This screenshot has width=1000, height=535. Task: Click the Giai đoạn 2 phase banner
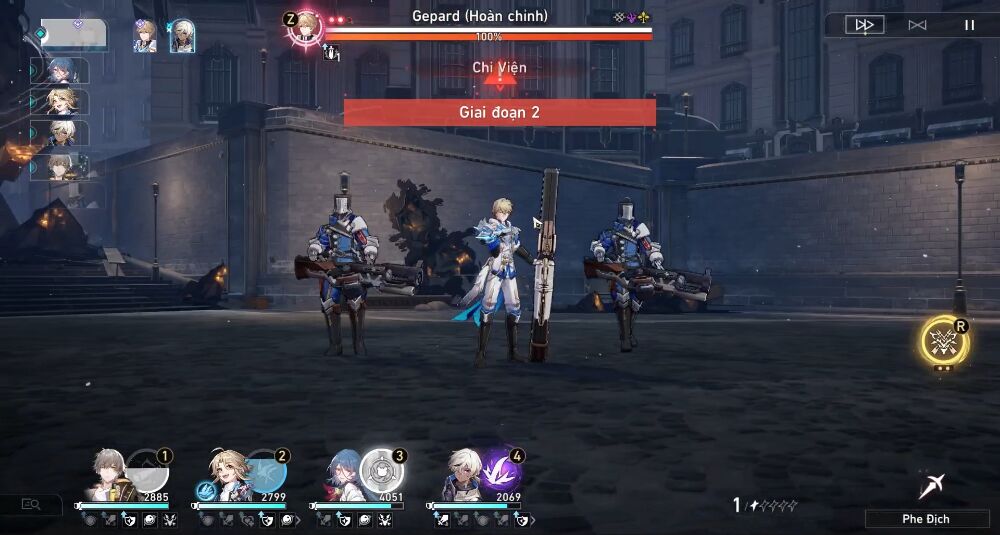[499, 112]
